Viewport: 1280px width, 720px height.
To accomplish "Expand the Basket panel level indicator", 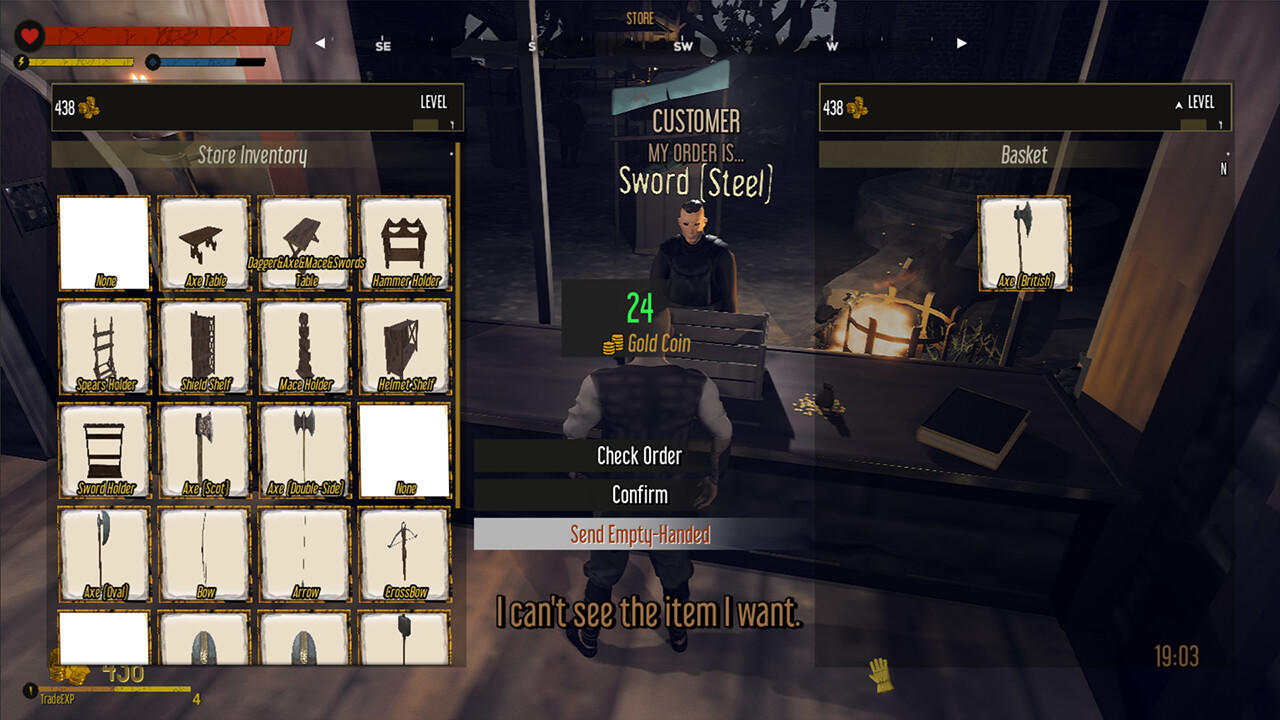I will pyautogui.click(x=1176, y=102).
